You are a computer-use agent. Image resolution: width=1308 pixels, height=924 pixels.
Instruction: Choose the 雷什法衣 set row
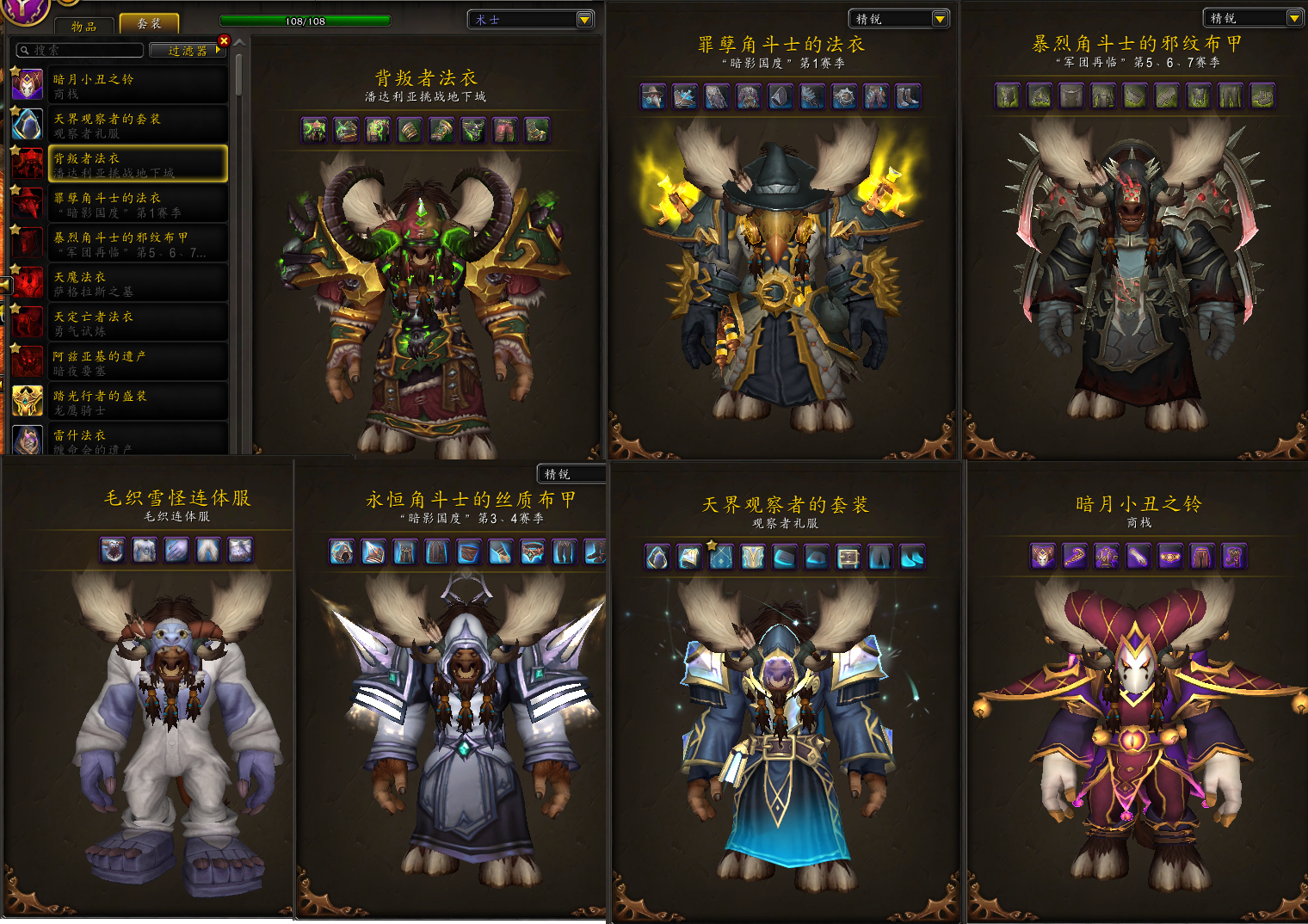tap(138, 439)
